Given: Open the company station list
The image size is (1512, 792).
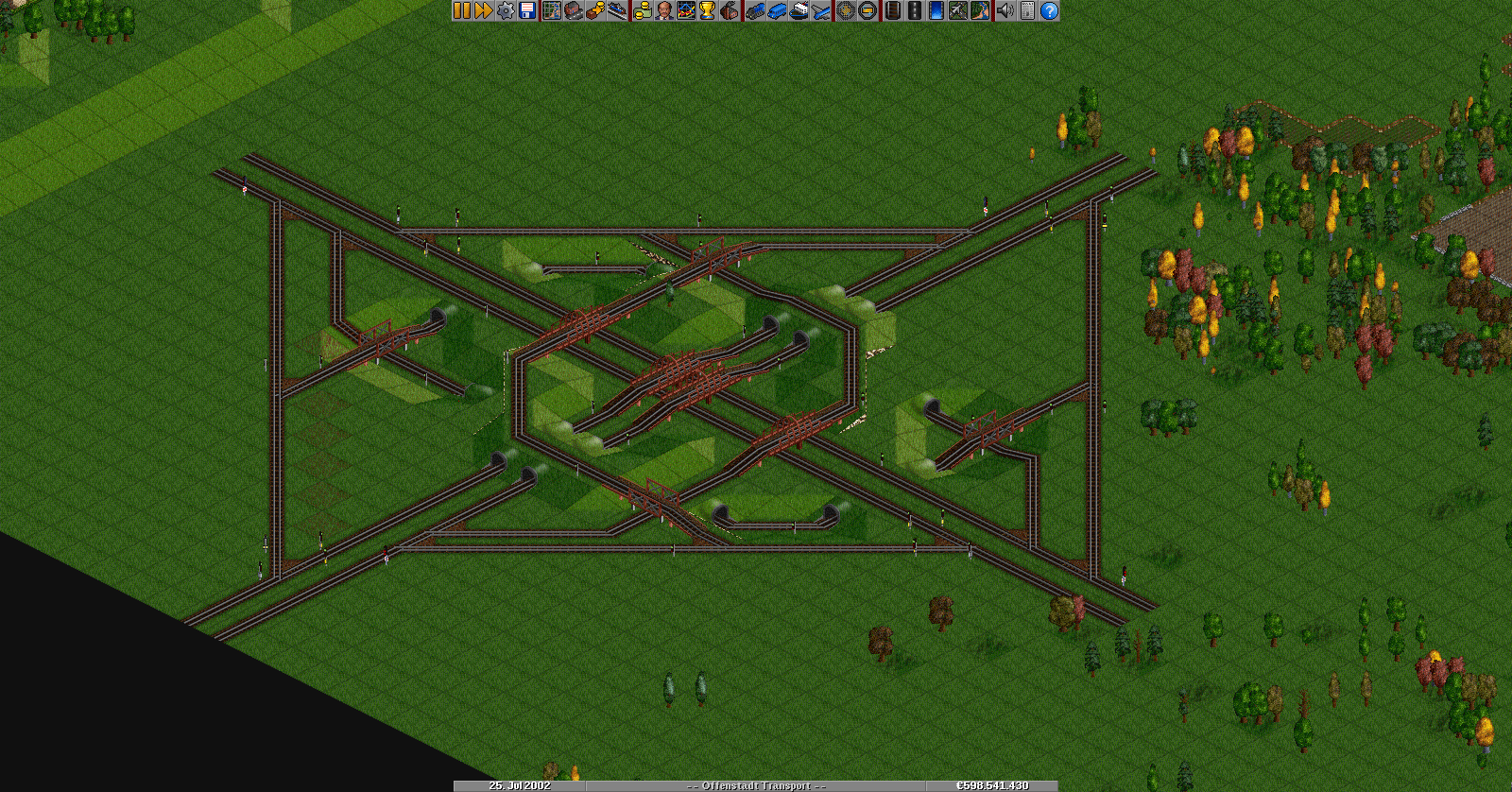Looking at the screenshot, I should click(x=616, y=10).
